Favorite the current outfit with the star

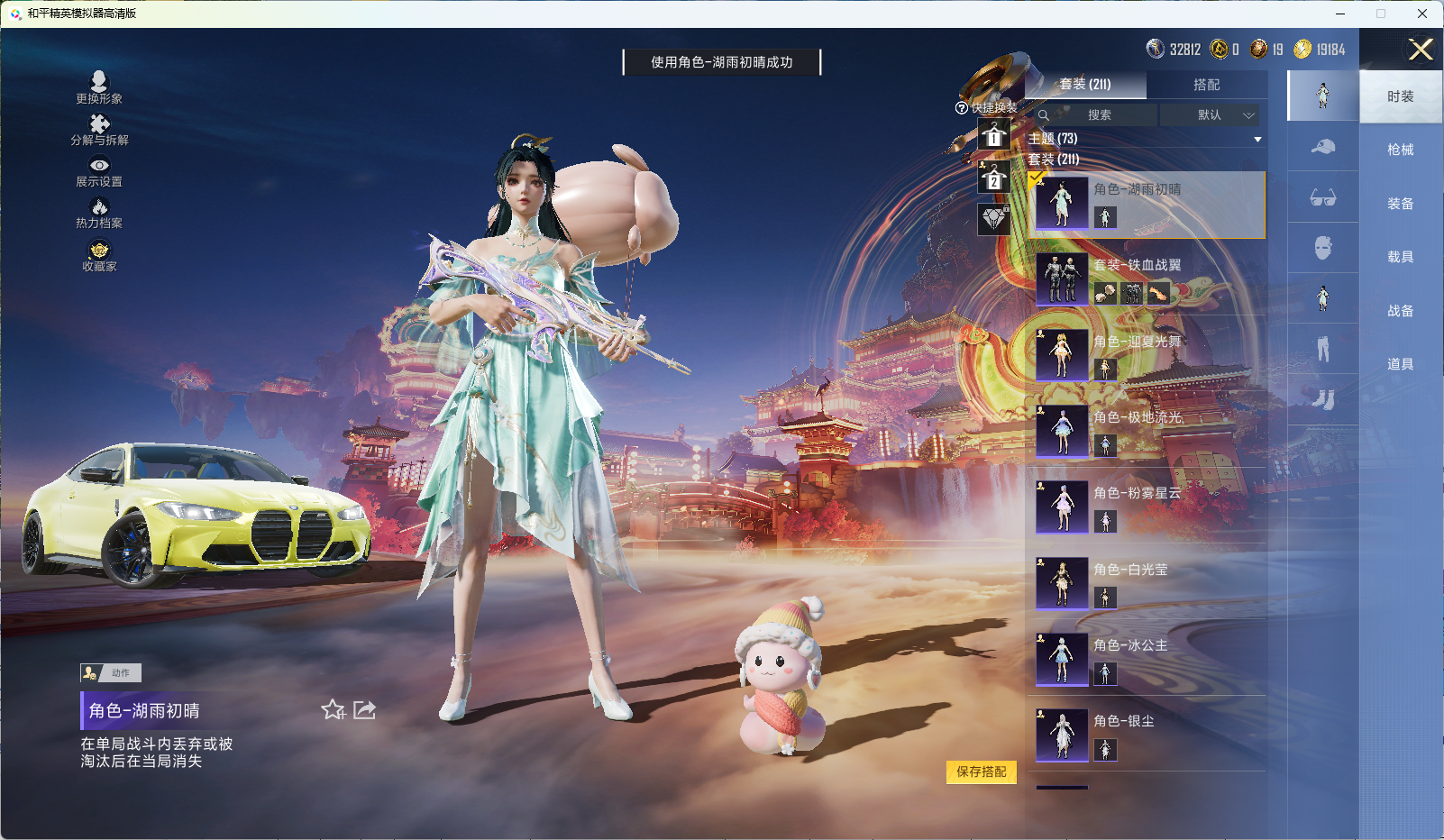(x=333, y=710)
